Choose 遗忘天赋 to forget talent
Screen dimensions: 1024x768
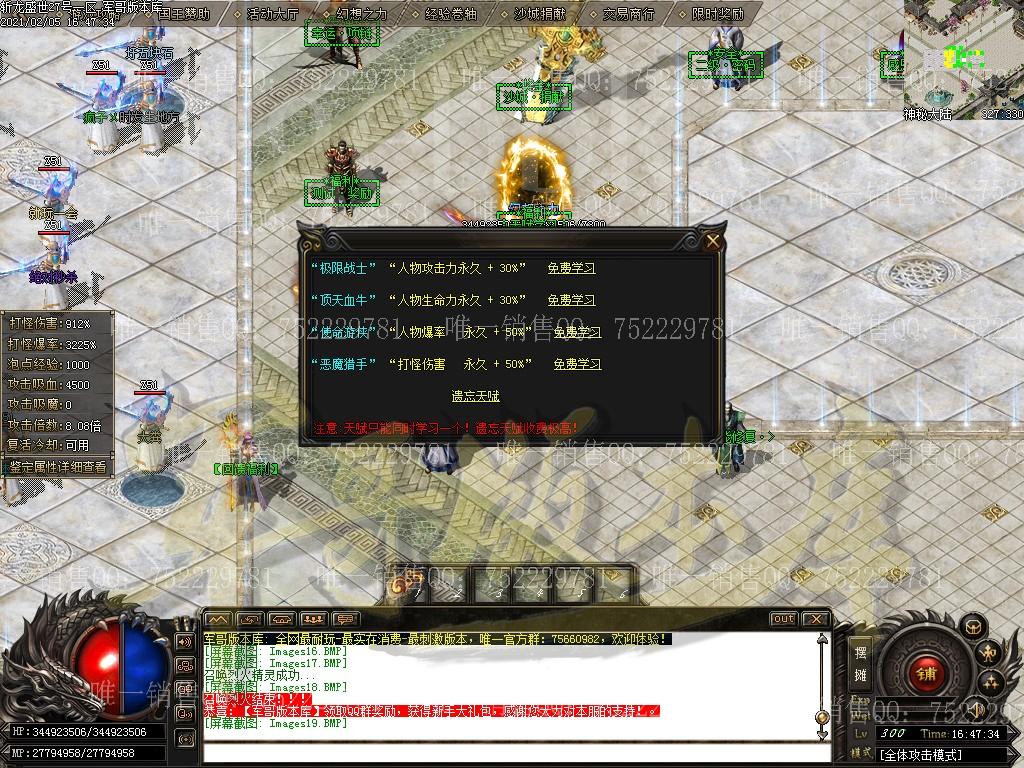point(475,396)
